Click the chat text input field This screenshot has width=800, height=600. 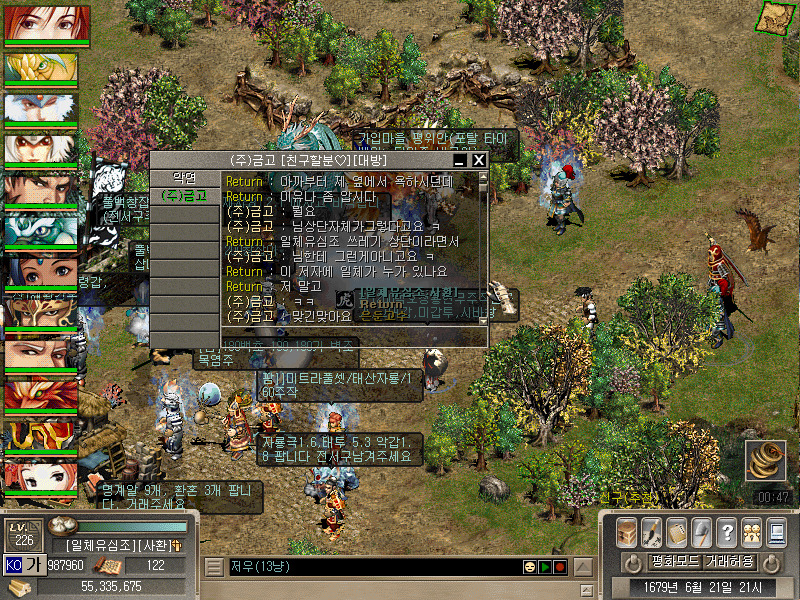tap(370, 567)
